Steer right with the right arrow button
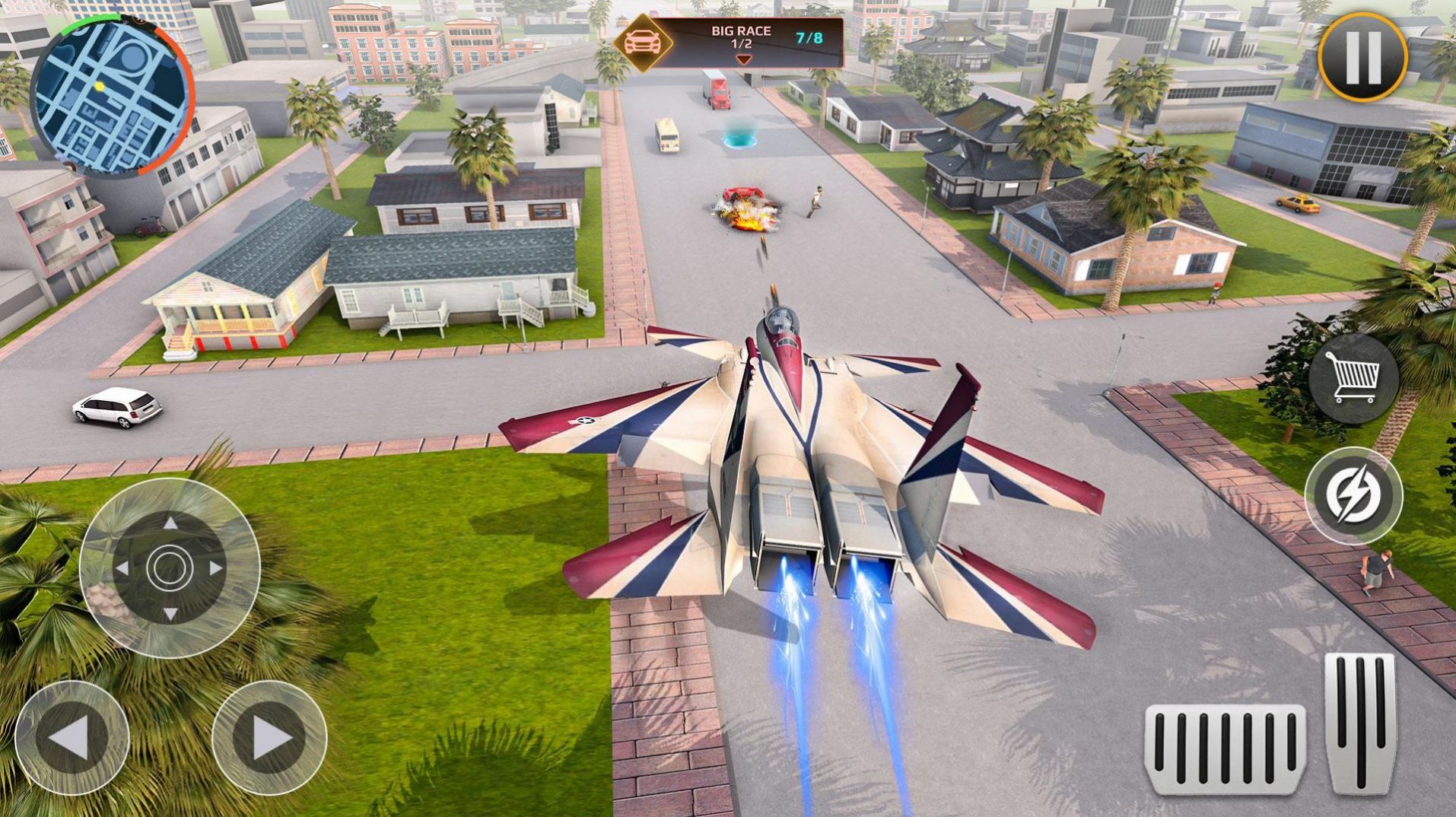1456x817 pixels. click(269, 737)
